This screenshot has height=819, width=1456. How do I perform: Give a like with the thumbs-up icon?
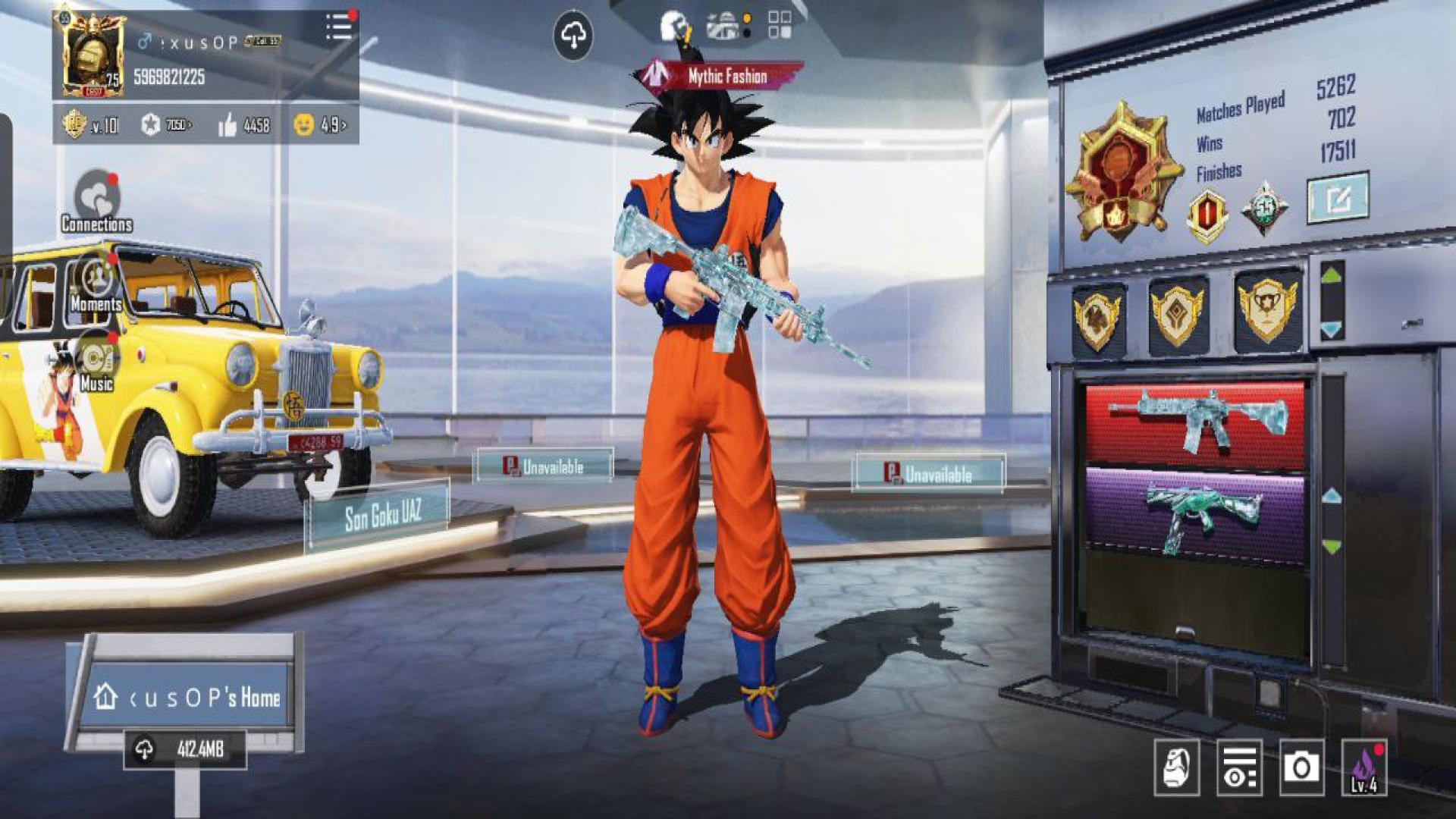coord(227,125)
